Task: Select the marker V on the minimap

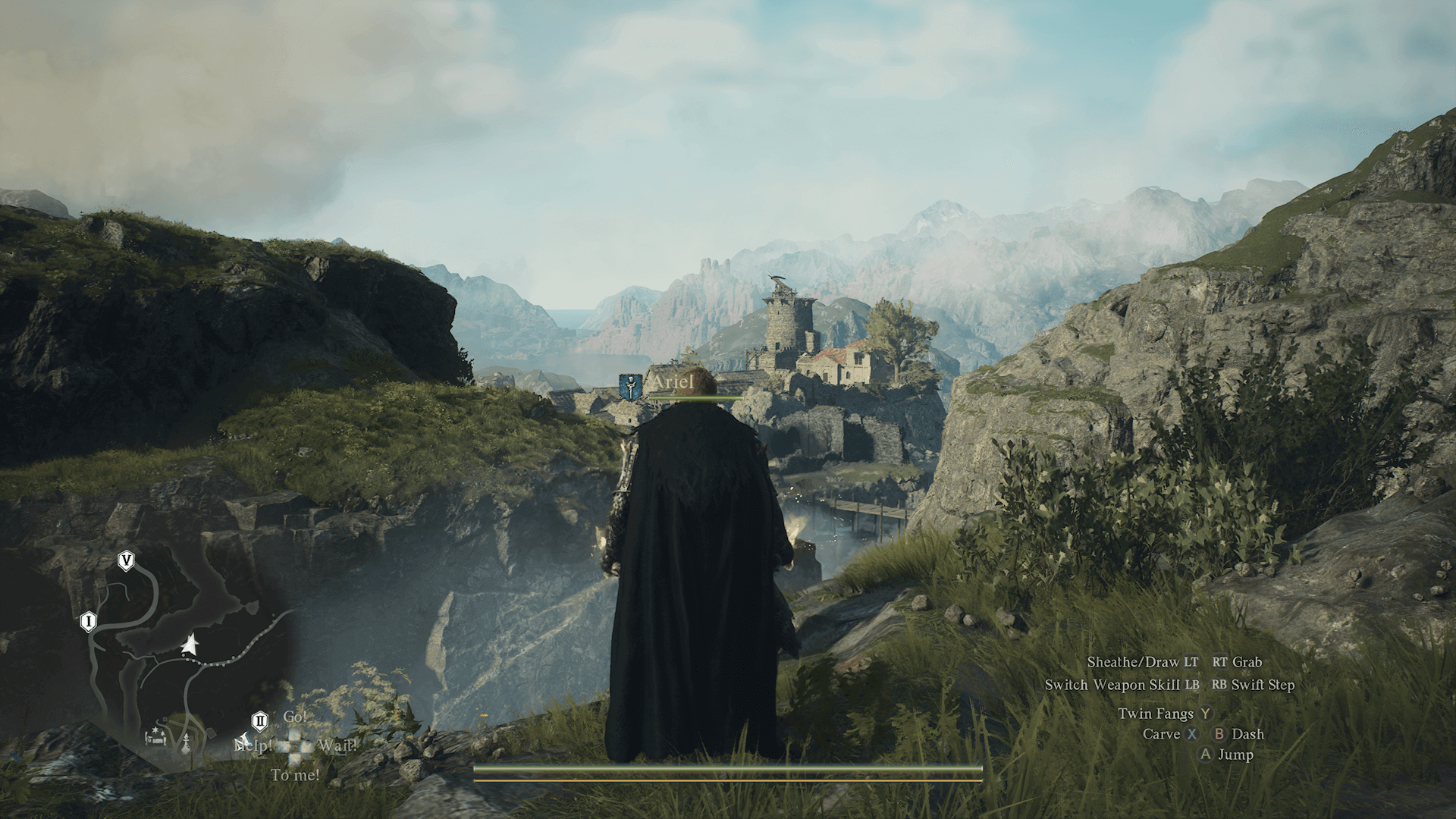Action: [127, 561]
